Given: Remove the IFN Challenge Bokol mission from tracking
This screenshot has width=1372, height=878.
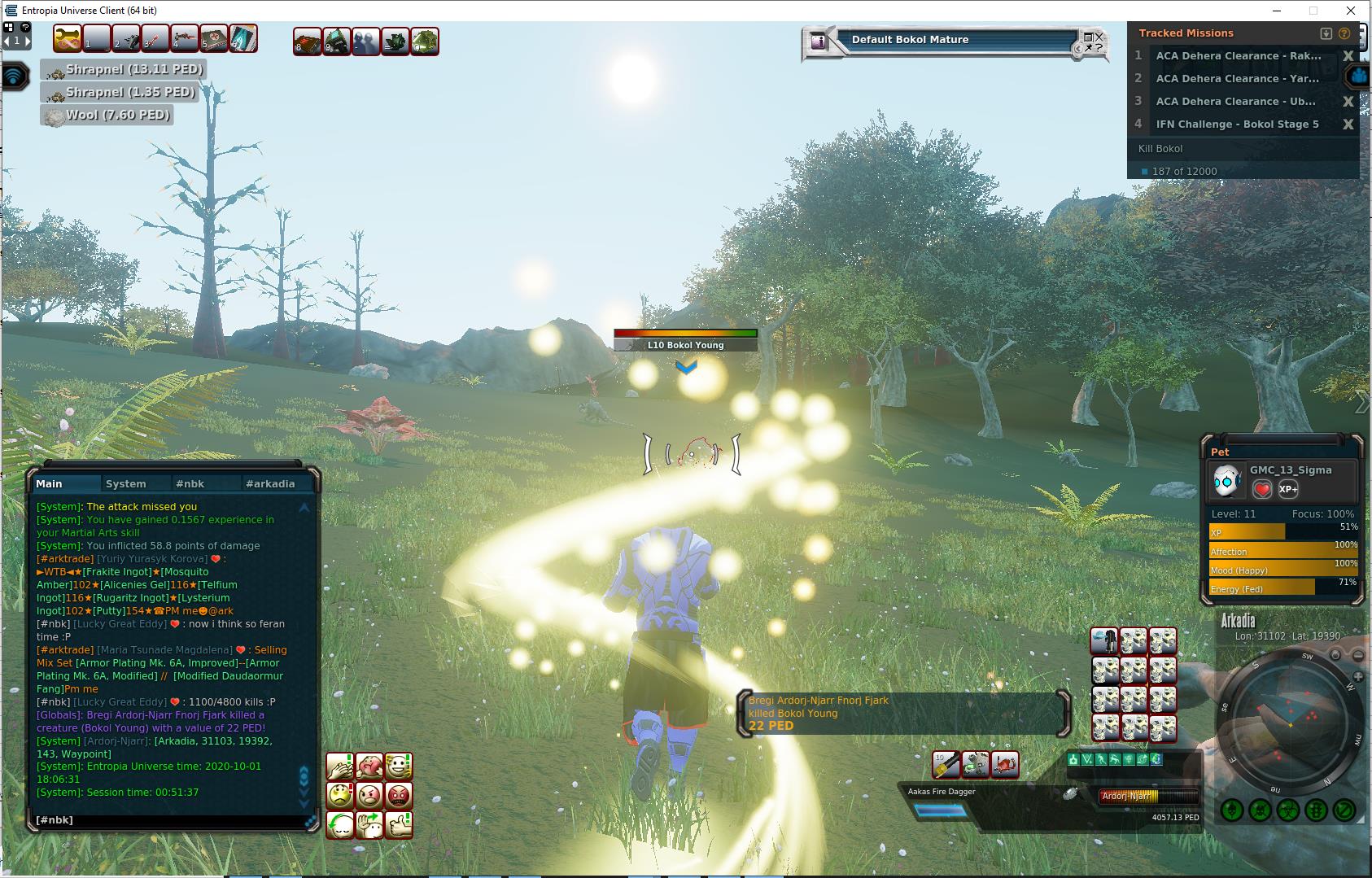Looking at the screenshot, I should 1348,124.
